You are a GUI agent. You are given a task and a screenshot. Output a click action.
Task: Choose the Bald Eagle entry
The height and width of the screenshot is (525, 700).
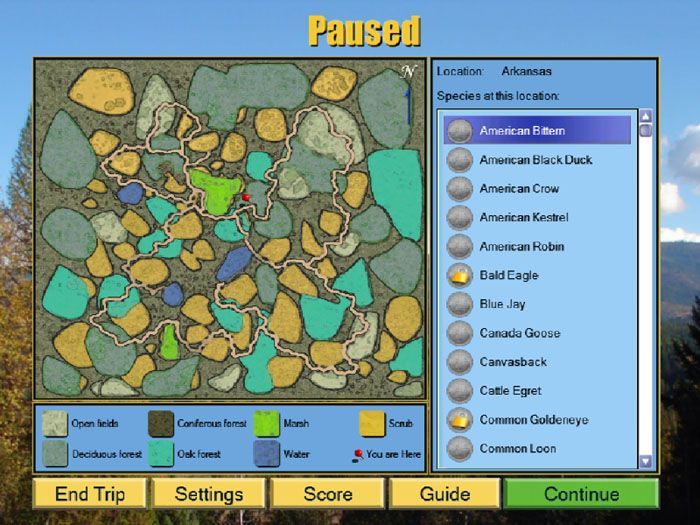pyautogui.click(x=508, y=275)
